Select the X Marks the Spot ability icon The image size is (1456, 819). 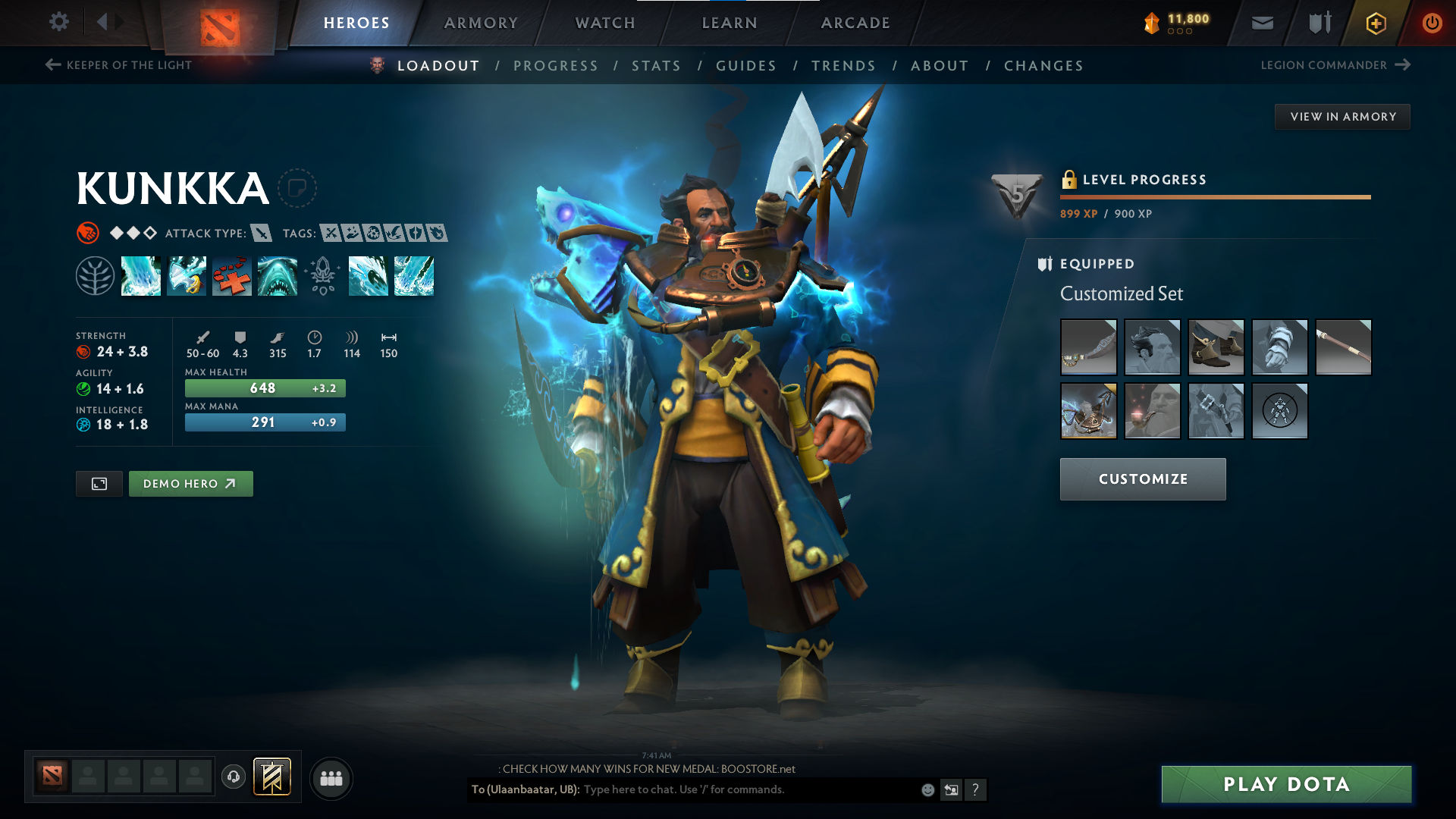(x=232, y=277)
